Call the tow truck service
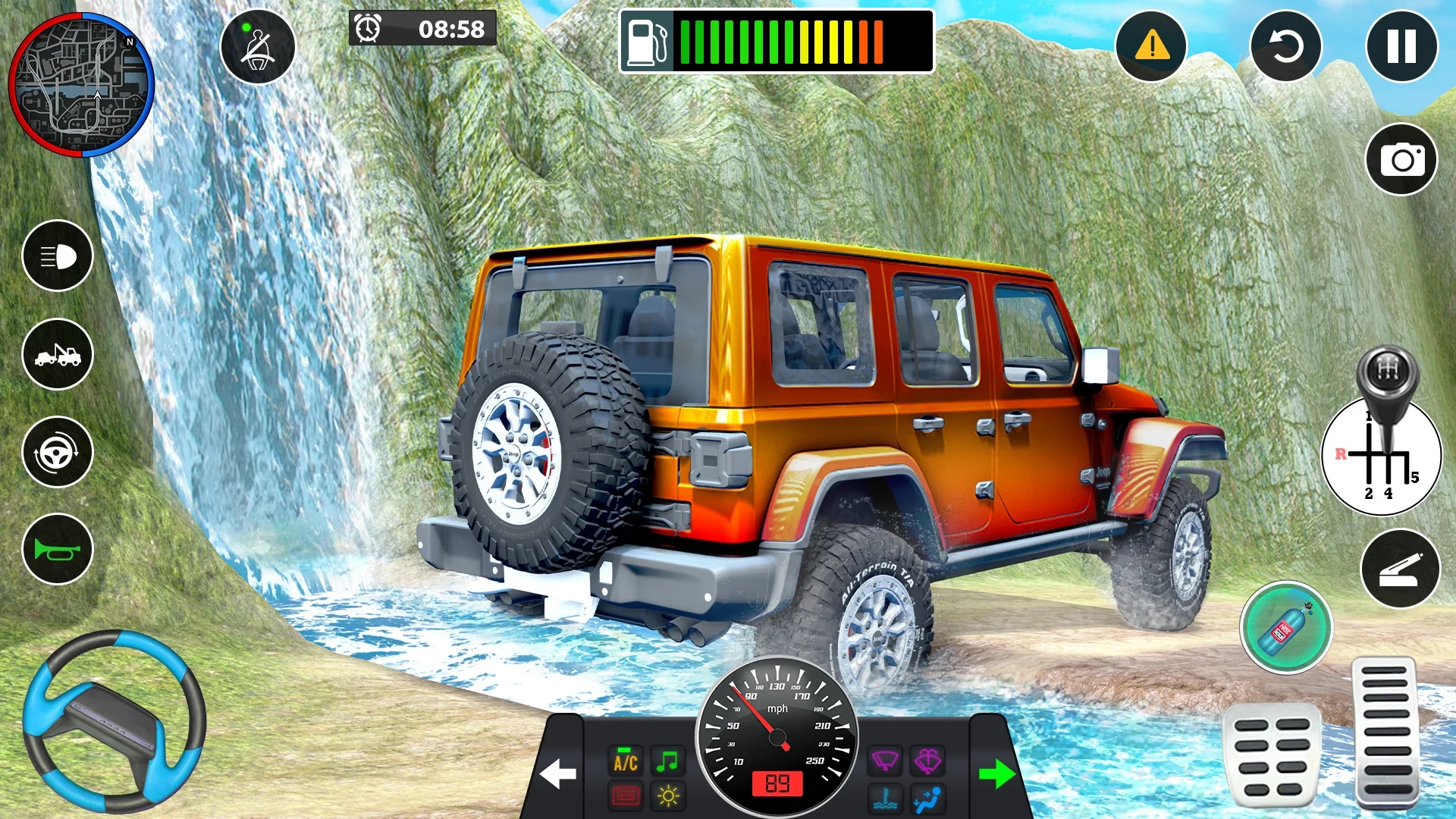Screen dimensions: 1456x819 click(x=58, y=354)
